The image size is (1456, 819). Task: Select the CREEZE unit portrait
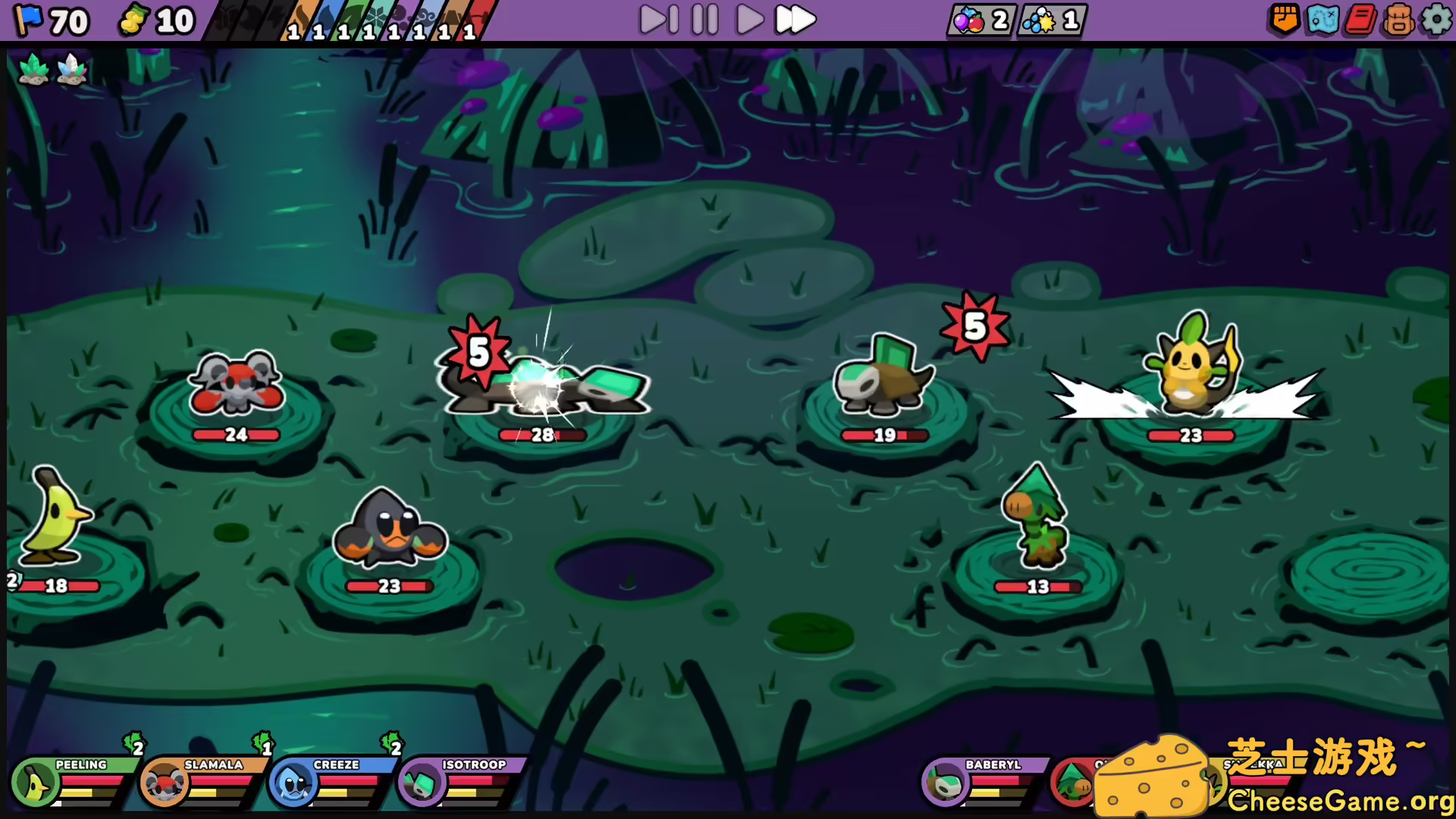coord(292,785)
